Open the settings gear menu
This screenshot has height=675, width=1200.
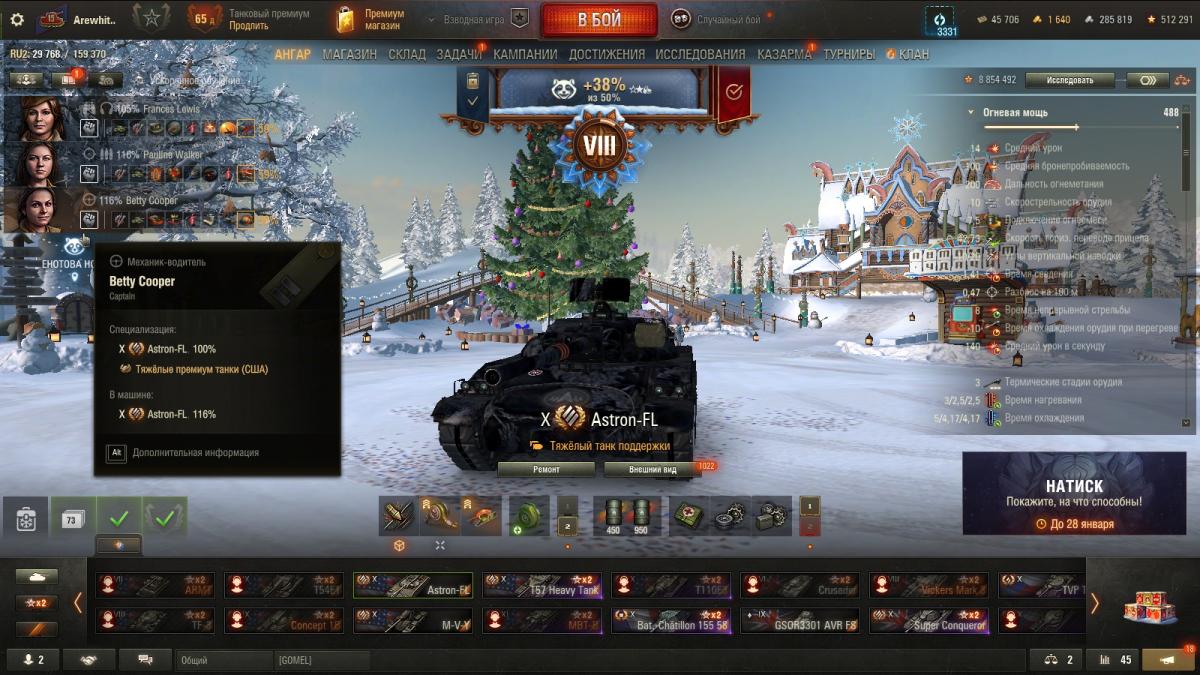tap(16, 19)
